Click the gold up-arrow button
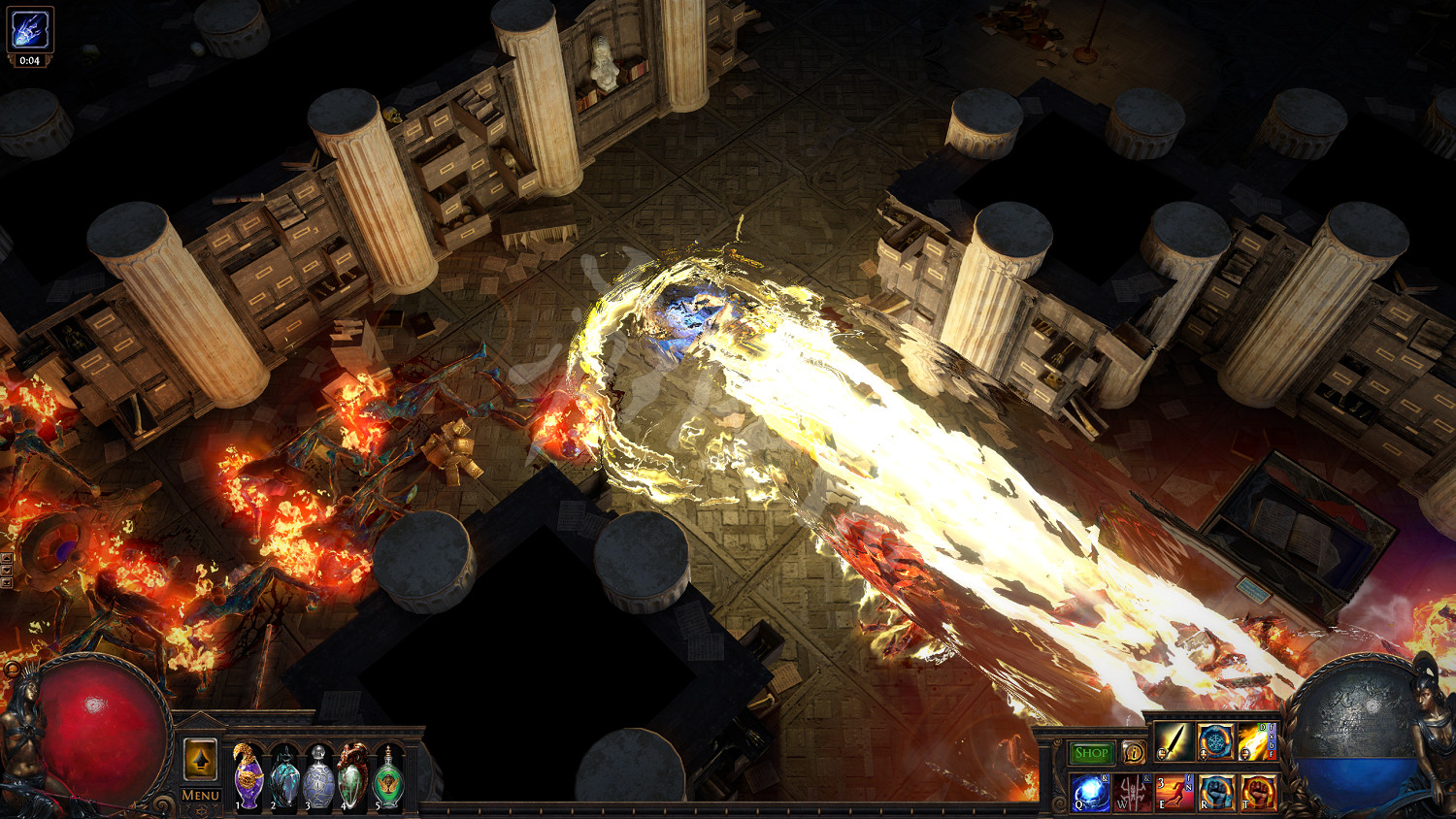Screen dimensions: 1456x819 pos(200,760)
